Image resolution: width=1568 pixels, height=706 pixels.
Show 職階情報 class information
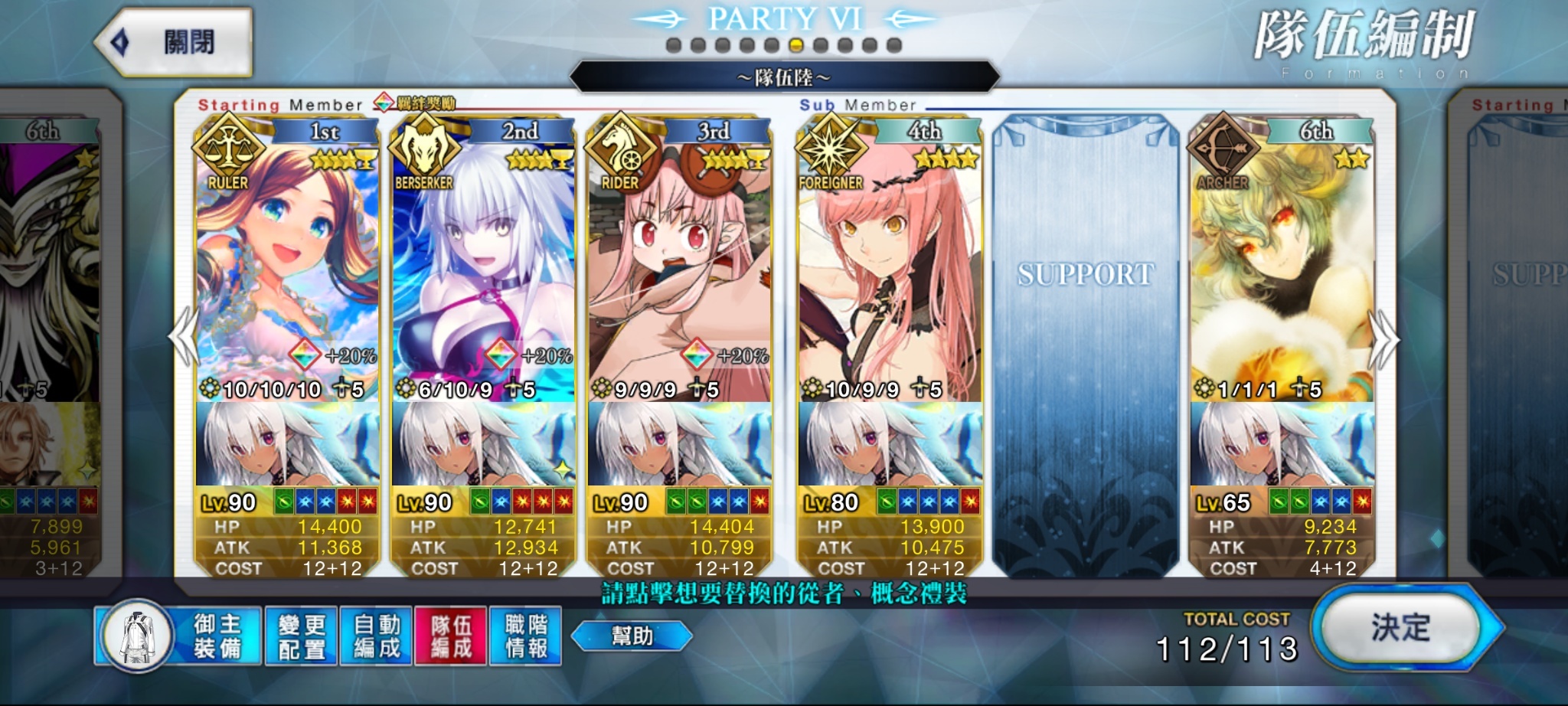526,636
